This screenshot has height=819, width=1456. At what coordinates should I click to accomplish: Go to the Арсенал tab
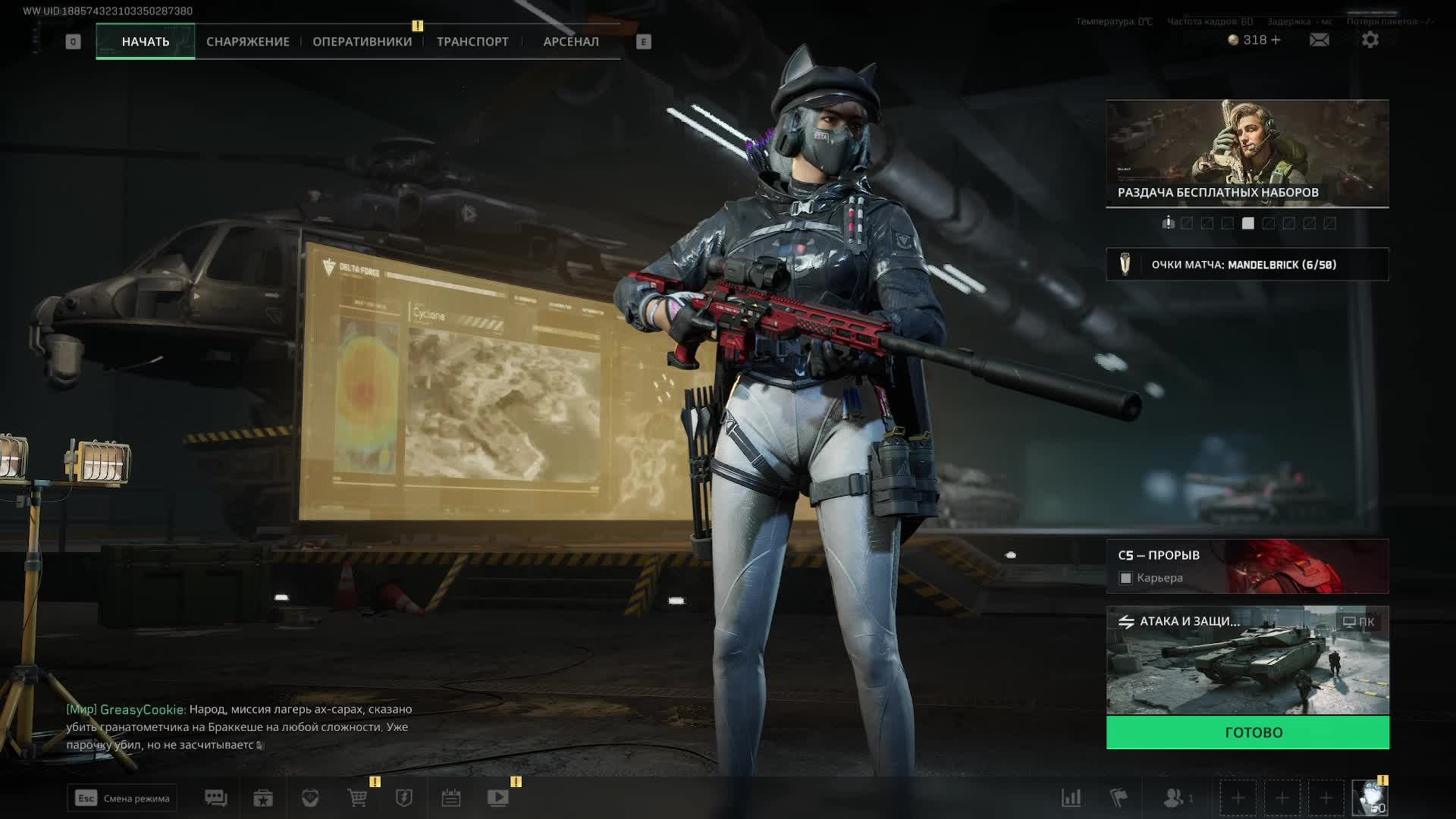[x=571, y=42]
